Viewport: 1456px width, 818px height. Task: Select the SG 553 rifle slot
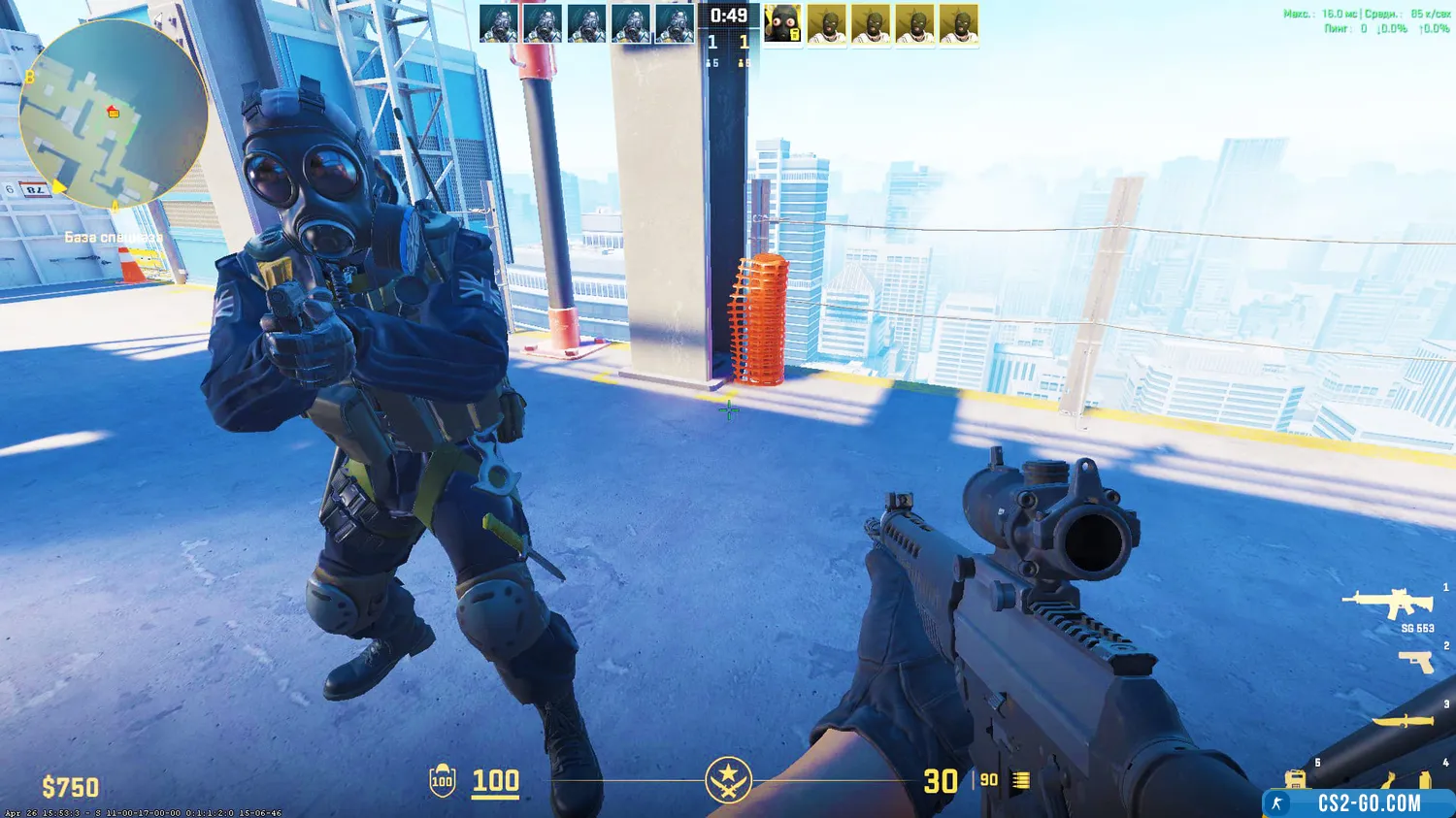[x=1388, y=605]
